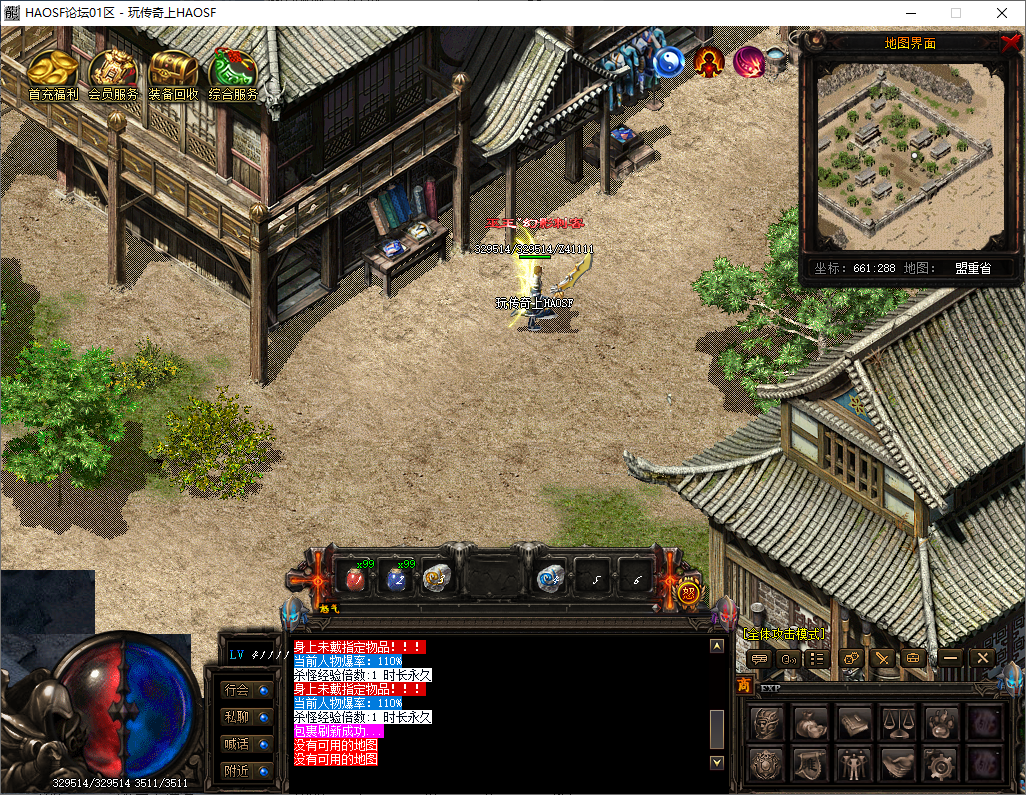Open the 商 shop button
1026x795 pixels.
pyautogui.click(x=744, y=686)
